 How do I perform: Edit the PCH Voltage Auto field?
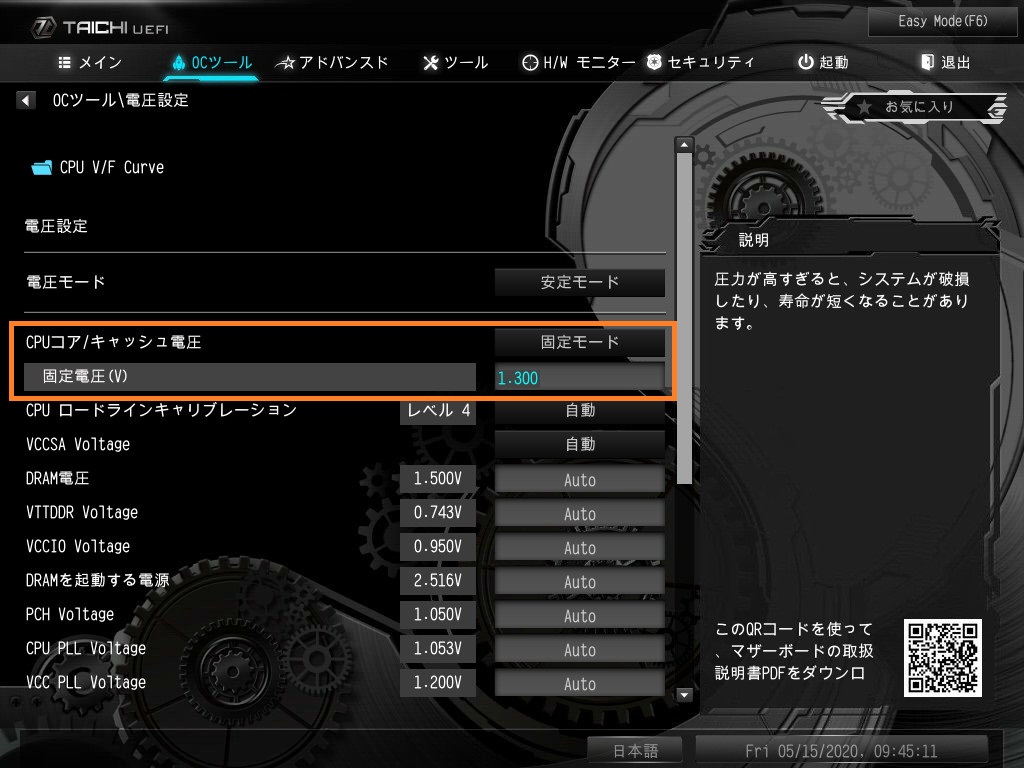[x=580, y=615]
